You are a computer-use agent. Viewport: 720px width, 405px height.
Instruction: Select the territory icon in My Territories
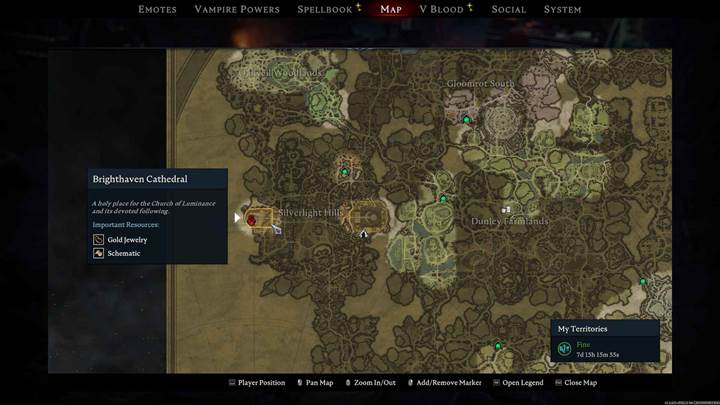tap(564, 348)
